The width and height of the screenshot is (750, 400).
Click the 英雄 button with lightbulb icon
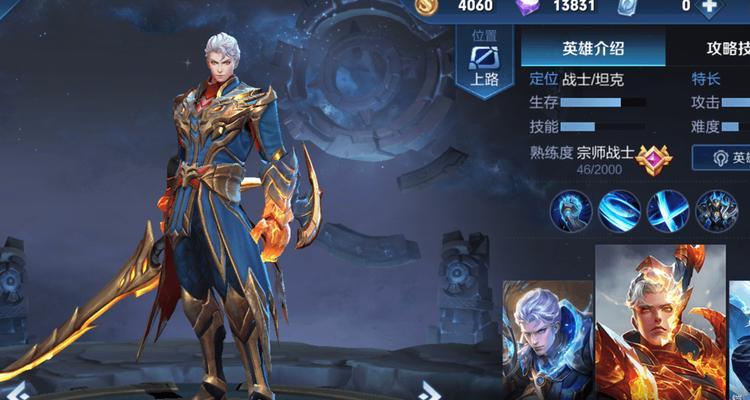click(722, 158)
